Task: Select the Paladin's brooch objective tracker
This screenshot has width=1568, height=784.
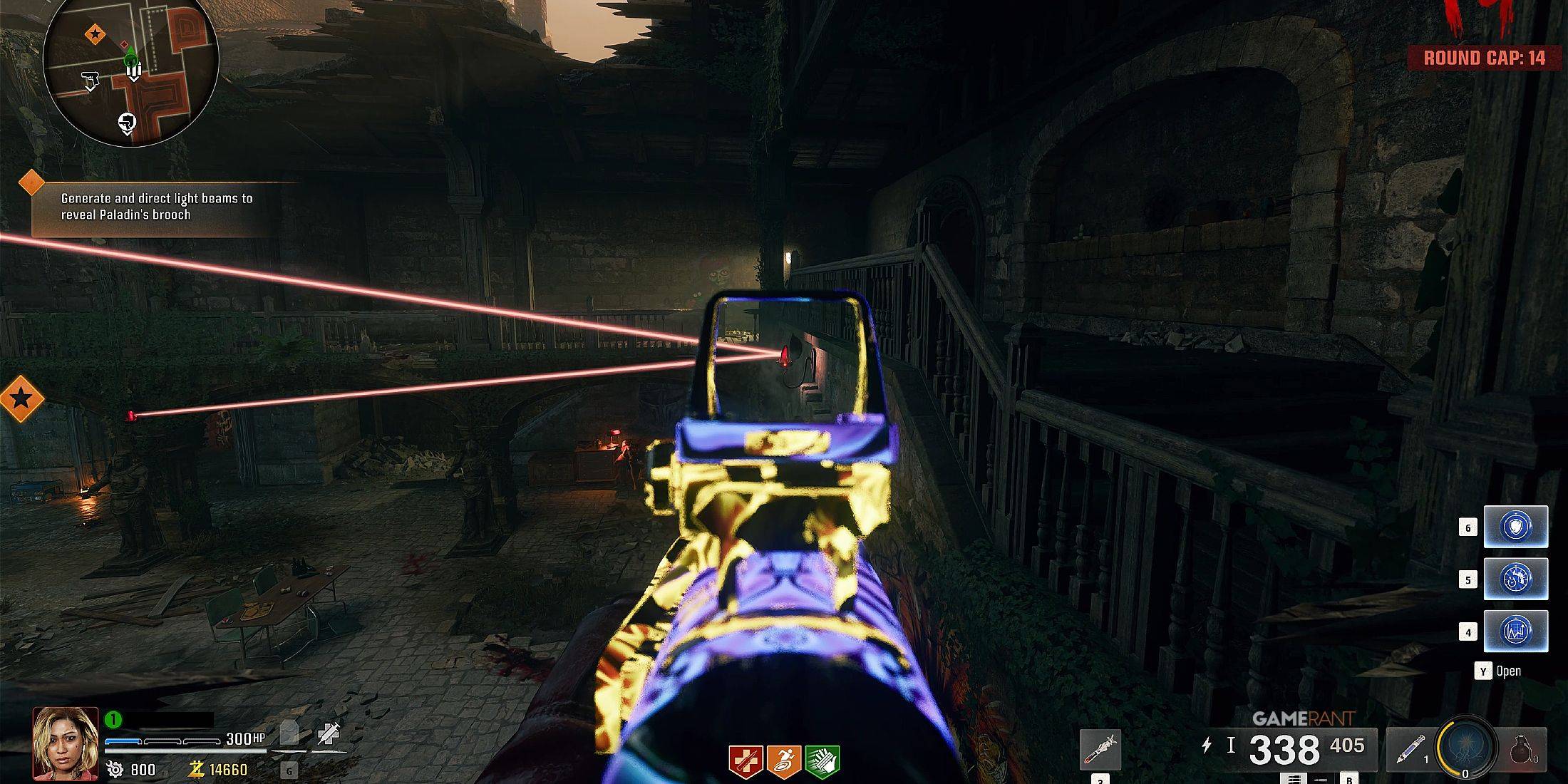Action: click(156, 207)
